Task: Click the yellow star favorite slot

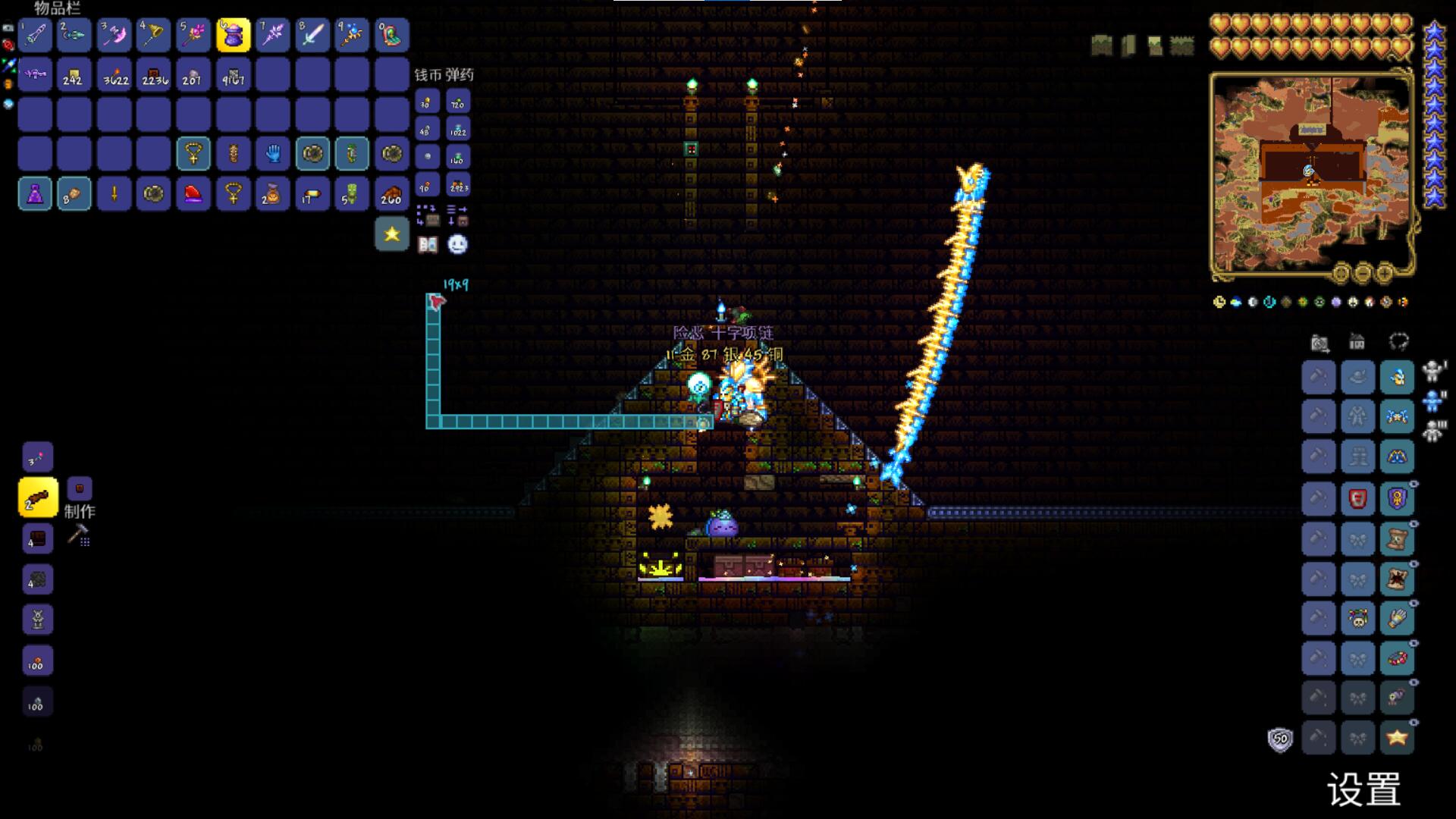Action: point(391,234)
